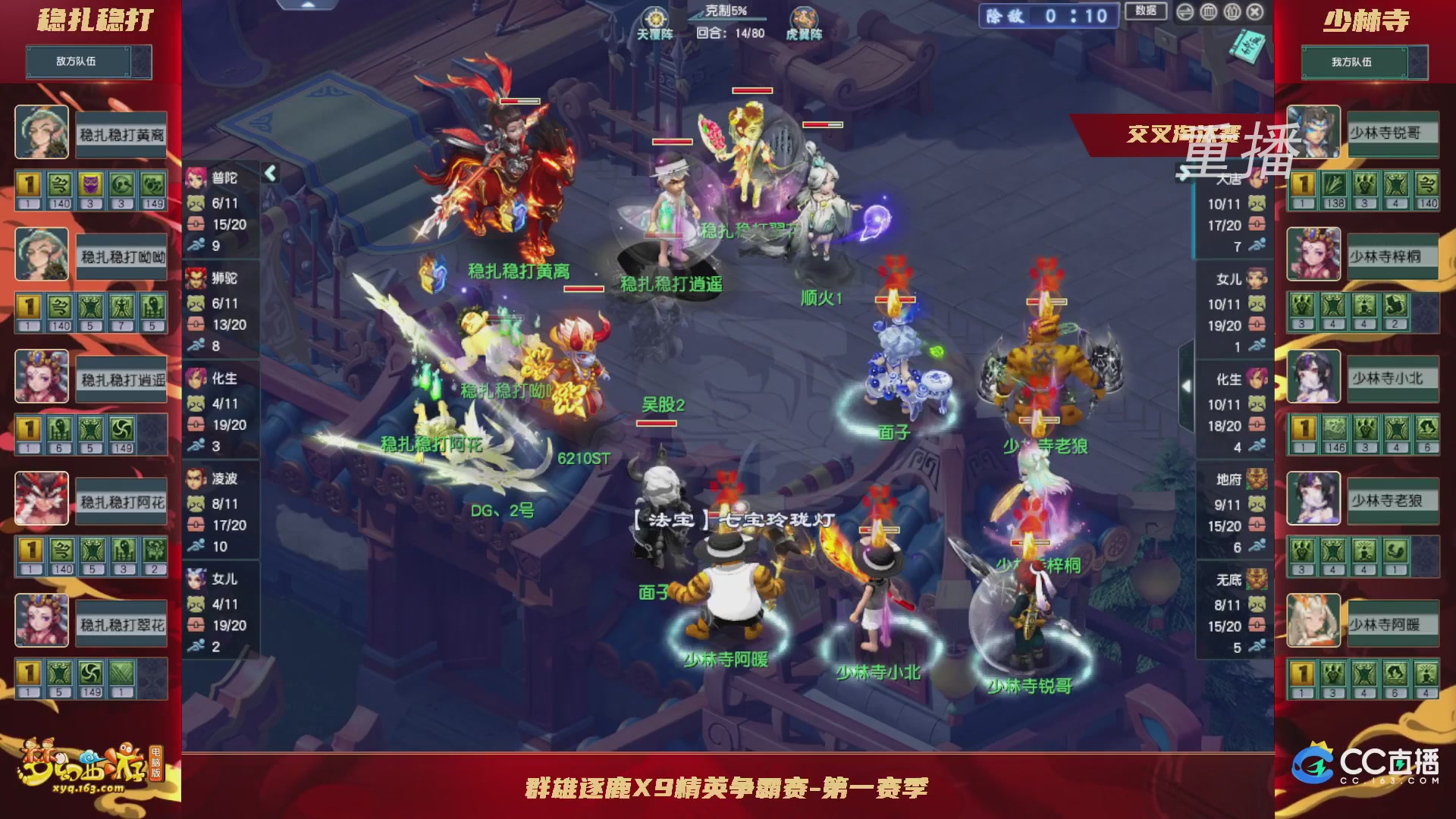Click the players circle icon in top toolbar

1231,11
